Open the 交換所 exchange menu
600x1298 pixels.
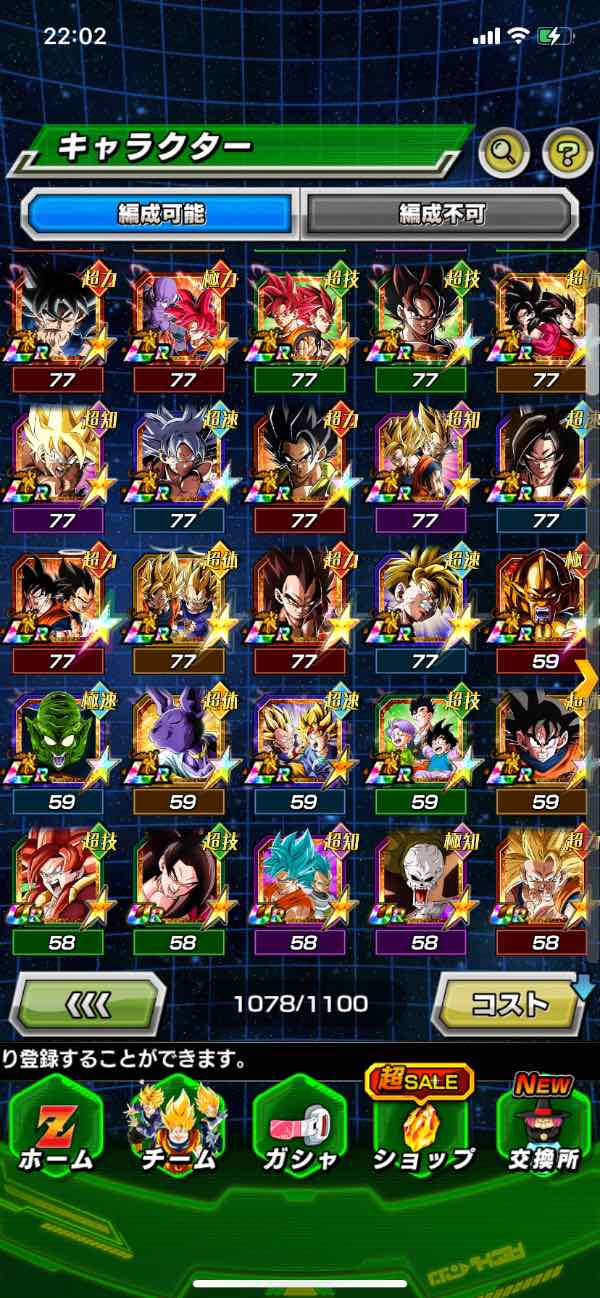coord(545,1126)
